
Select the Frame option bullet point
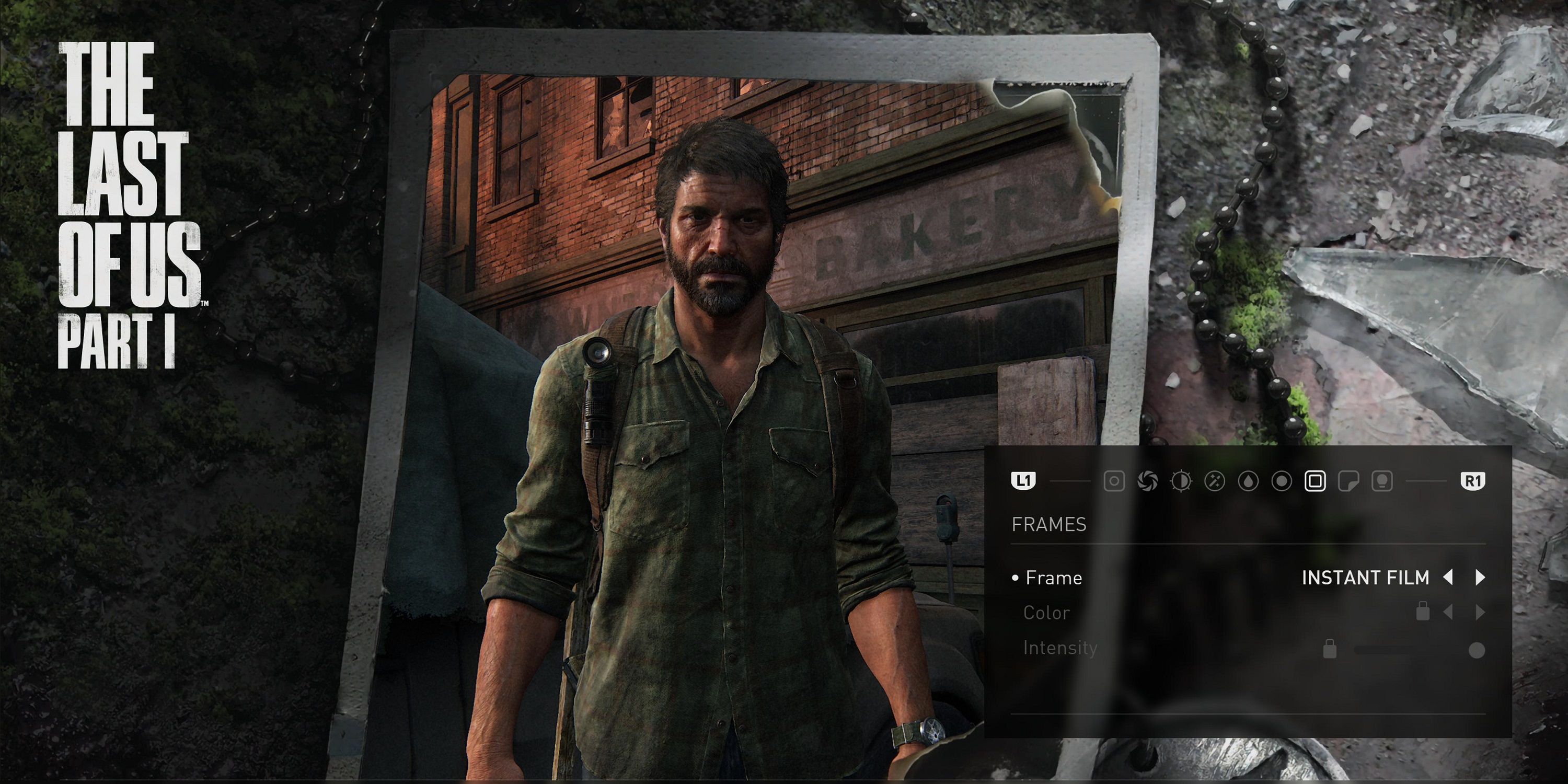pos(1016,577)
